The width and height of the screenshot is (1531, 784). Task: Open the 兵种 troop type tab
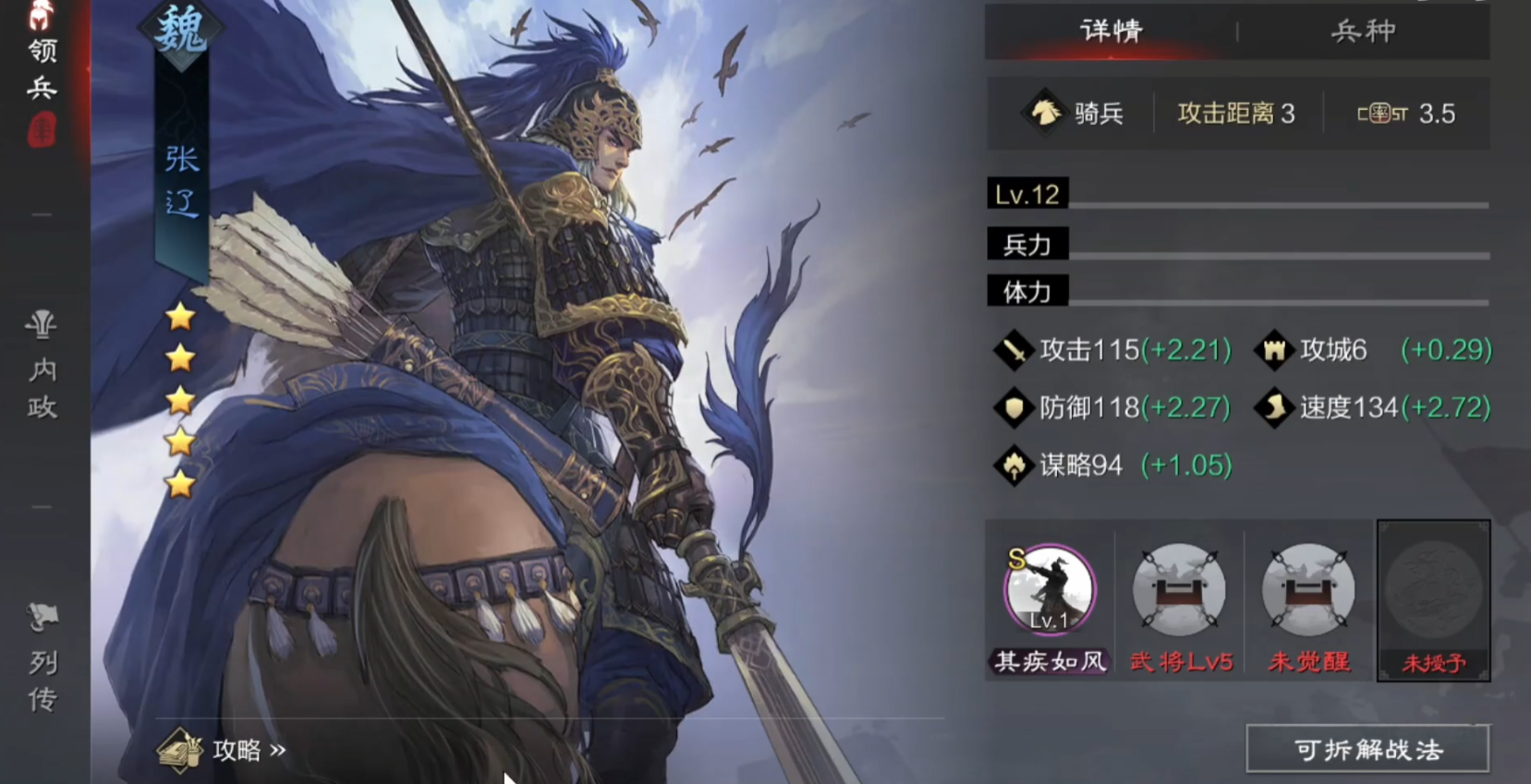point(1363,31)
